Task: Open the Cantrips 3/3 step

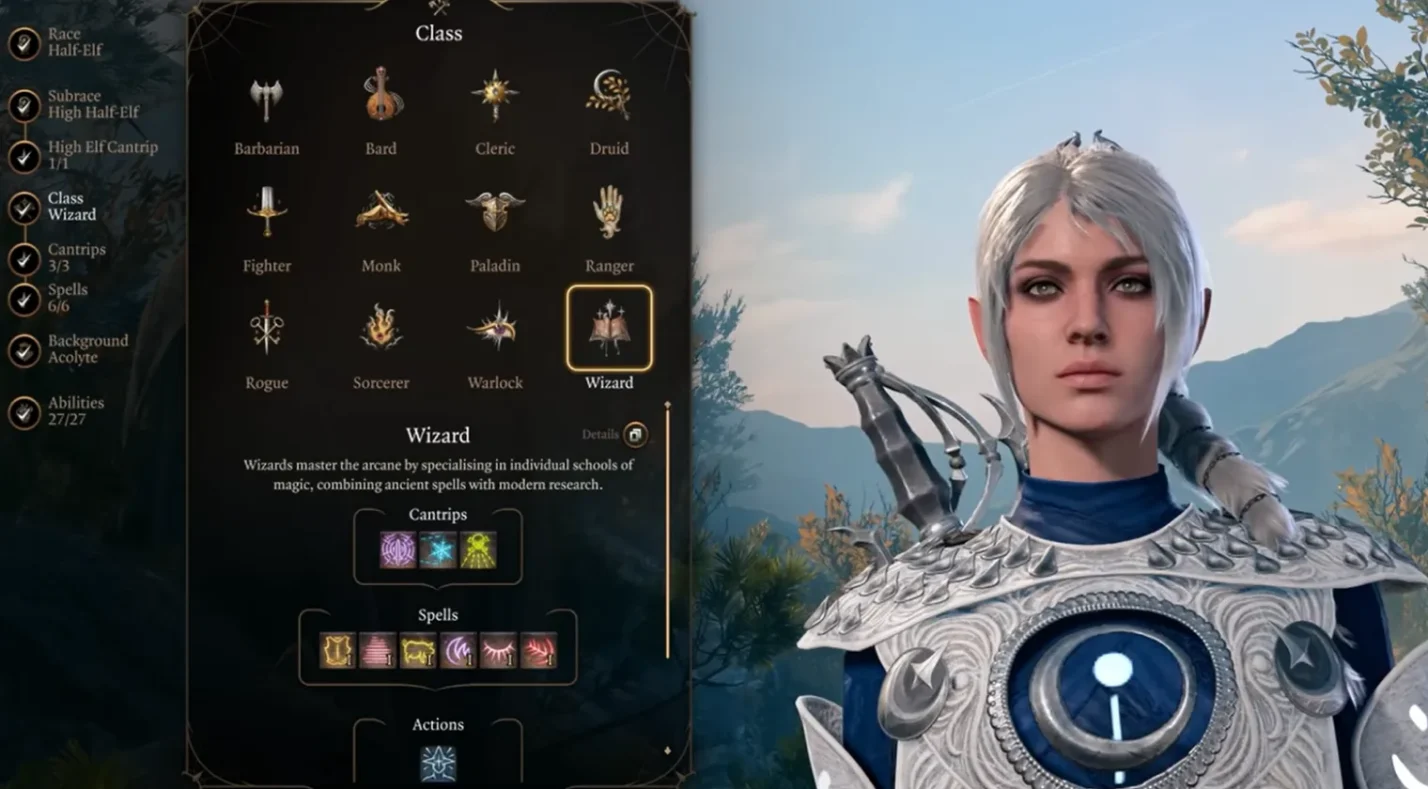Action: (25, 259)
